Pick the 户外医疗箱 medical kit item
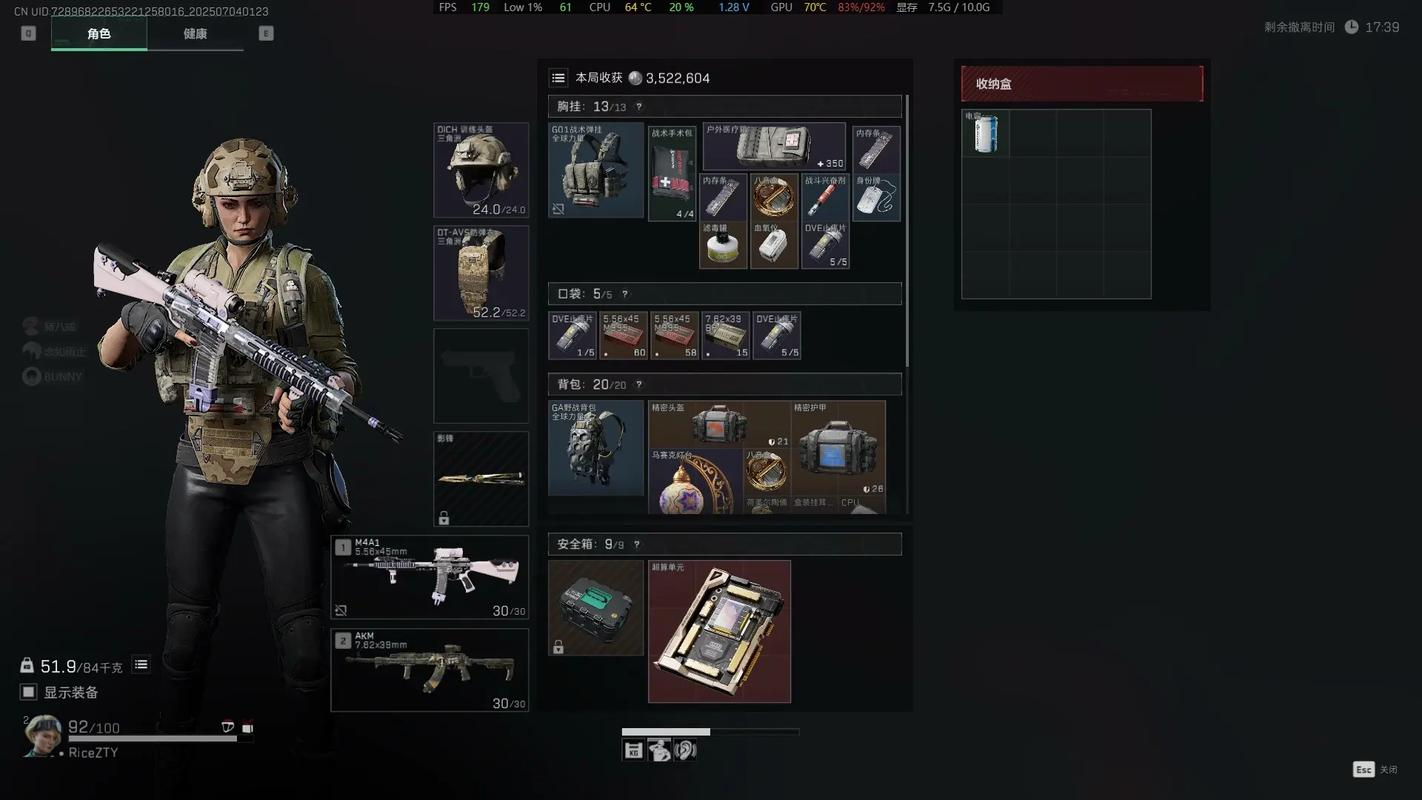Image resolution: width=1422 pixels, height=800 pixels. 774,147
